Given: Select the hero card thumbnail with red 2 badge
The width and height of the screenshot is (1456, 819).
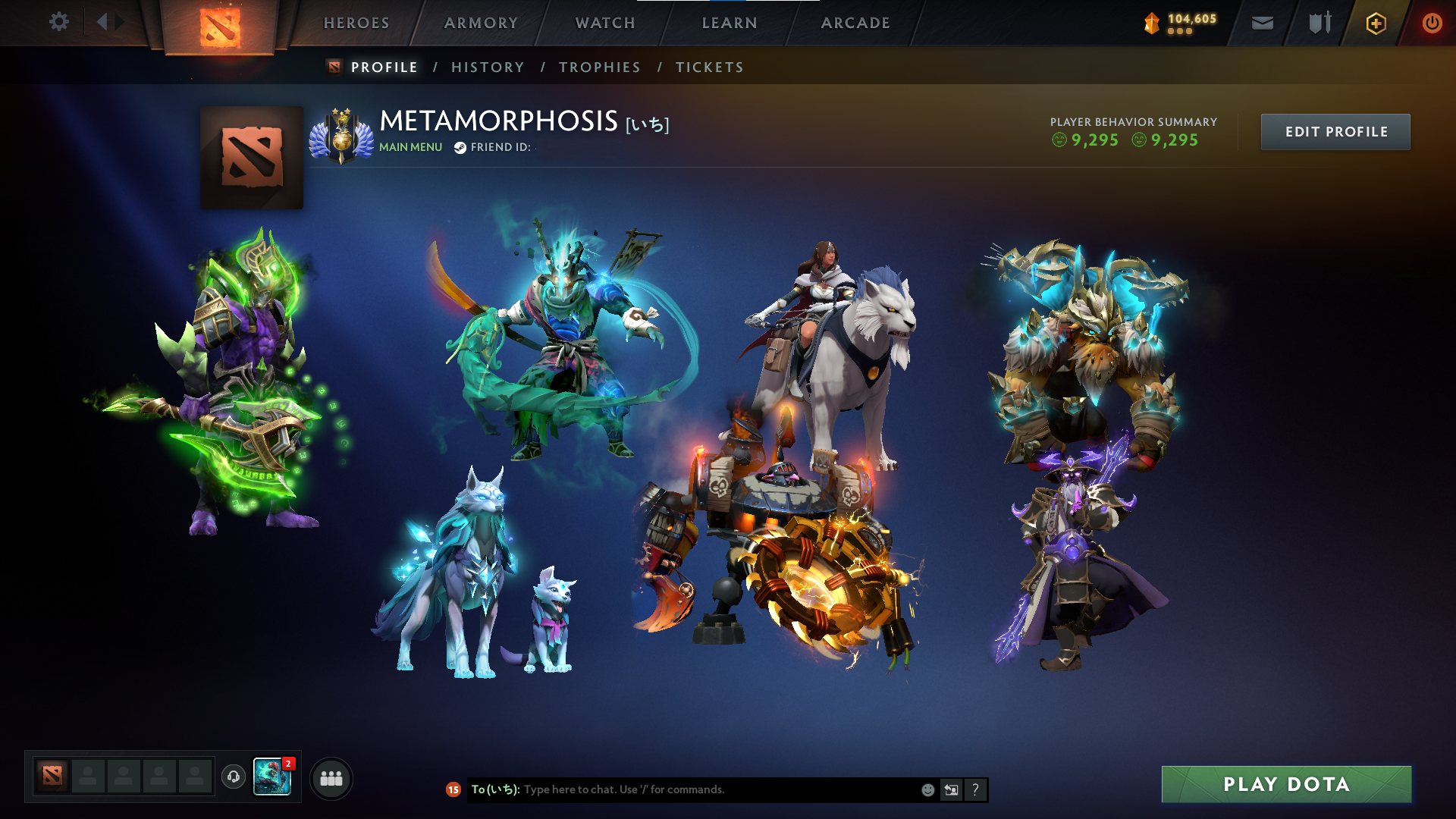Looking at the screenshot, I should [273, 777].
